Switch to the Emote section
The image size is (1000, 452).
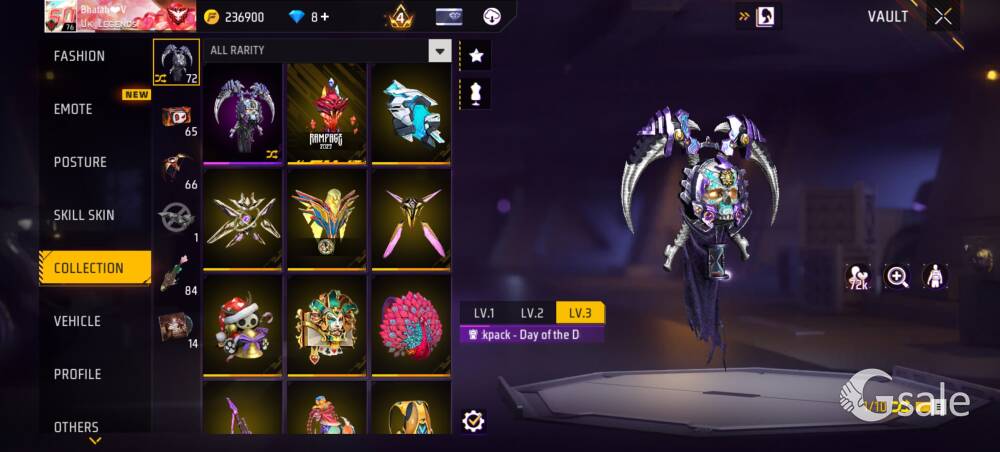pyautogui.click(x=74, y=110)
